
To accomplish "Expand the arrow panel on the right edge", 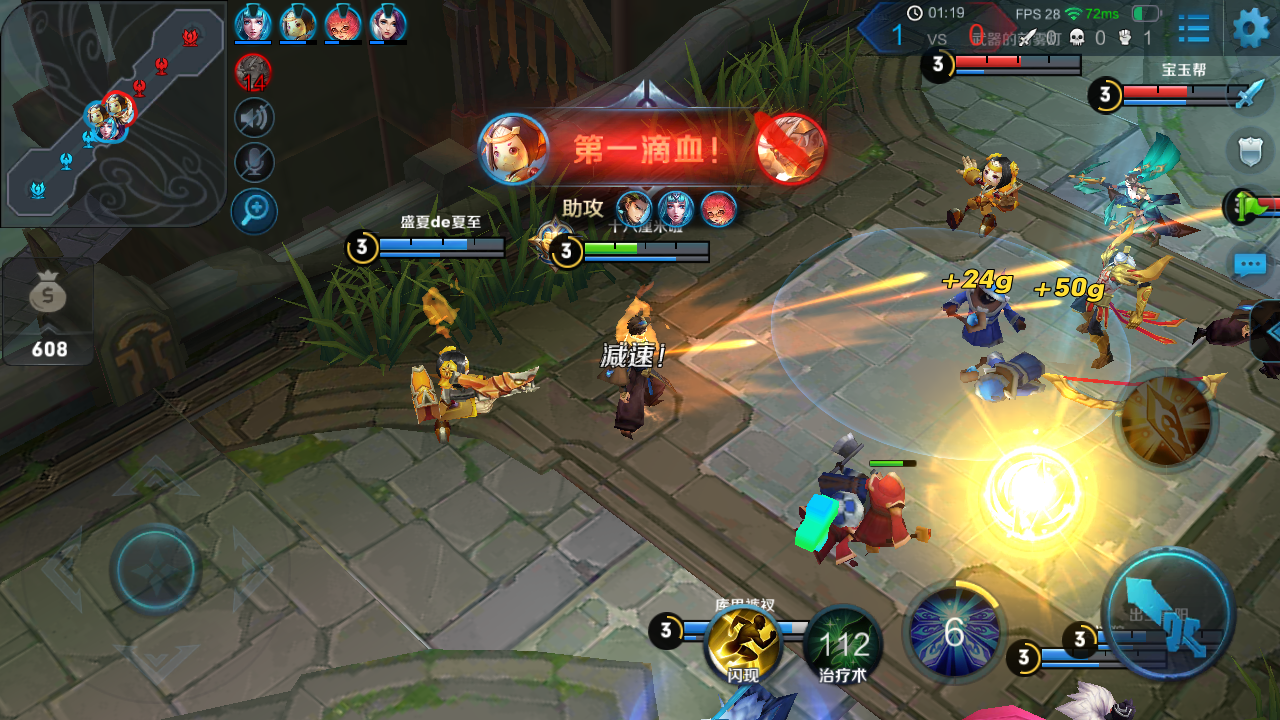I will [1268, 331].
